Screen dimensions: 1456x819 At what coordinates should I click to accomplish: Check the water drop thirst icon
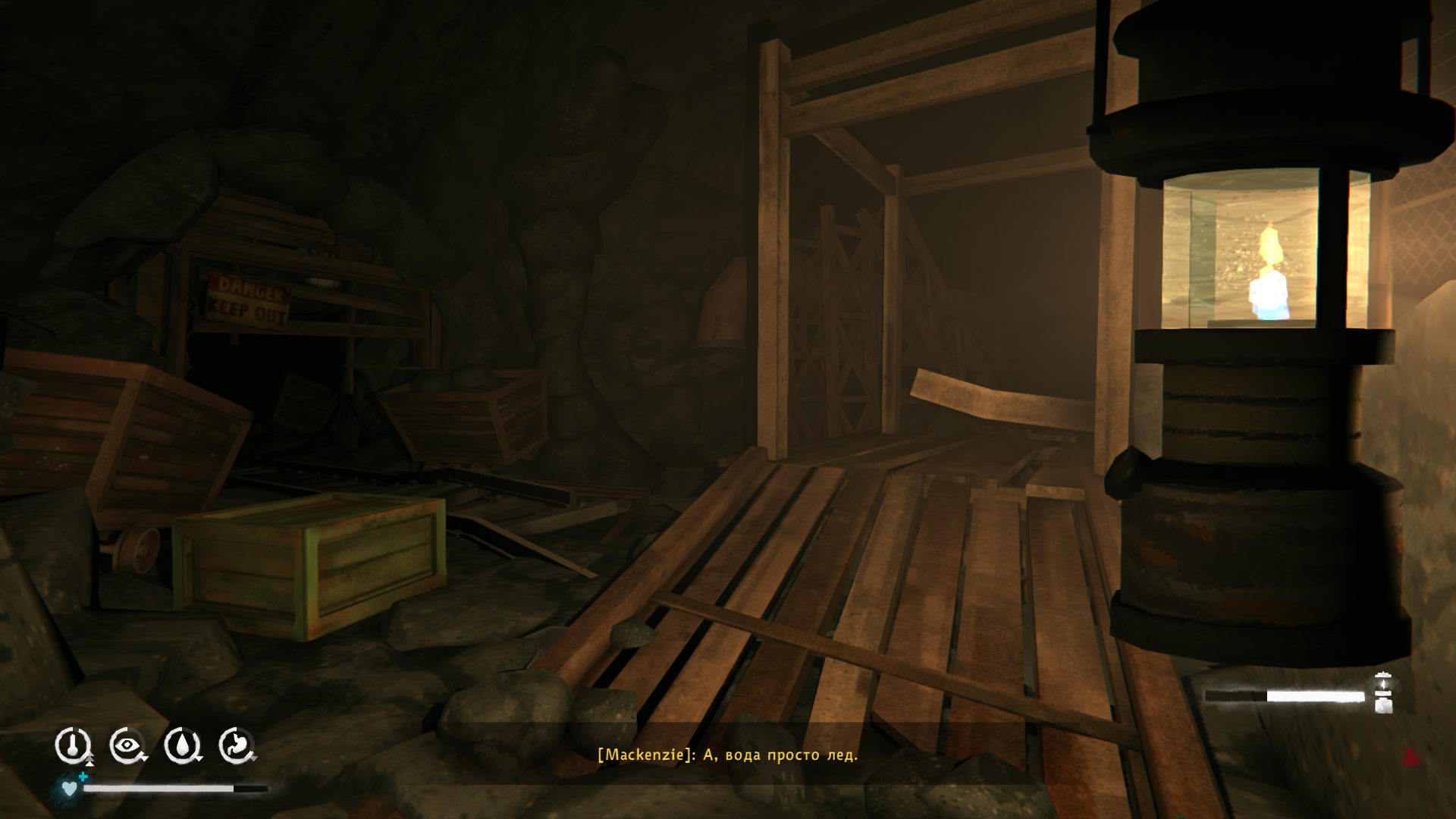(x=182, y=745)
